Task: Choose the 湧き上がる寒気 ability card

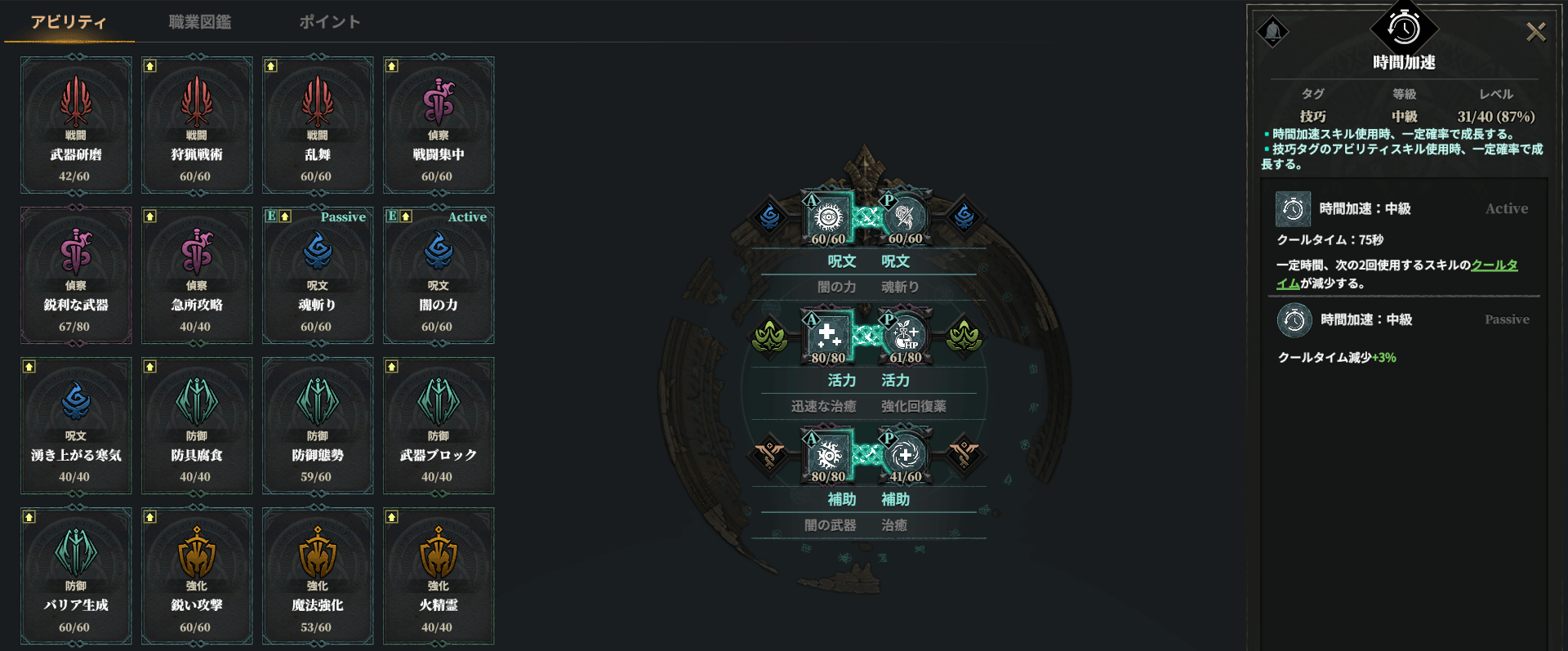Action: pyautogui.click(x=76, y=426)
